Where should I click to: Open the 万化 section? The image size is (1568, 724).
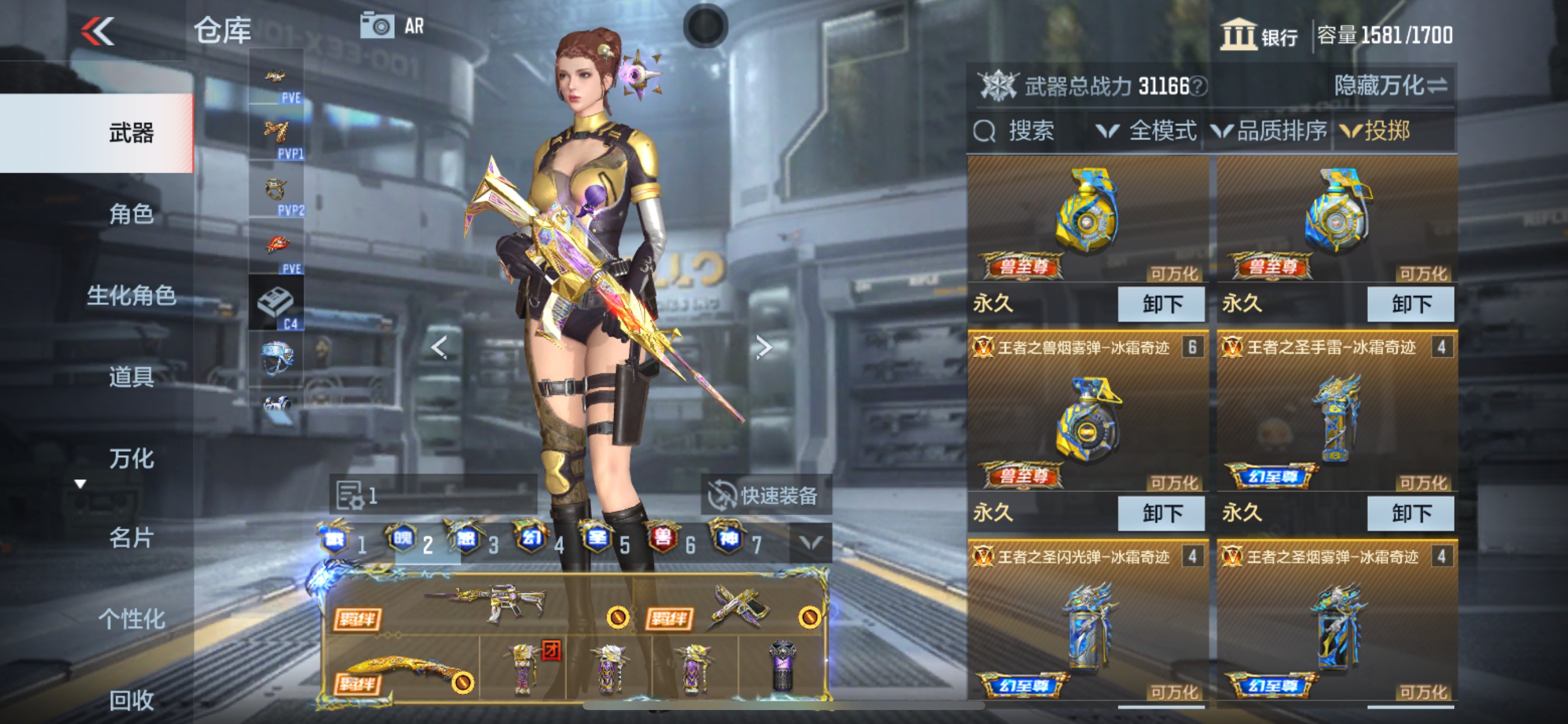point(131,459)
